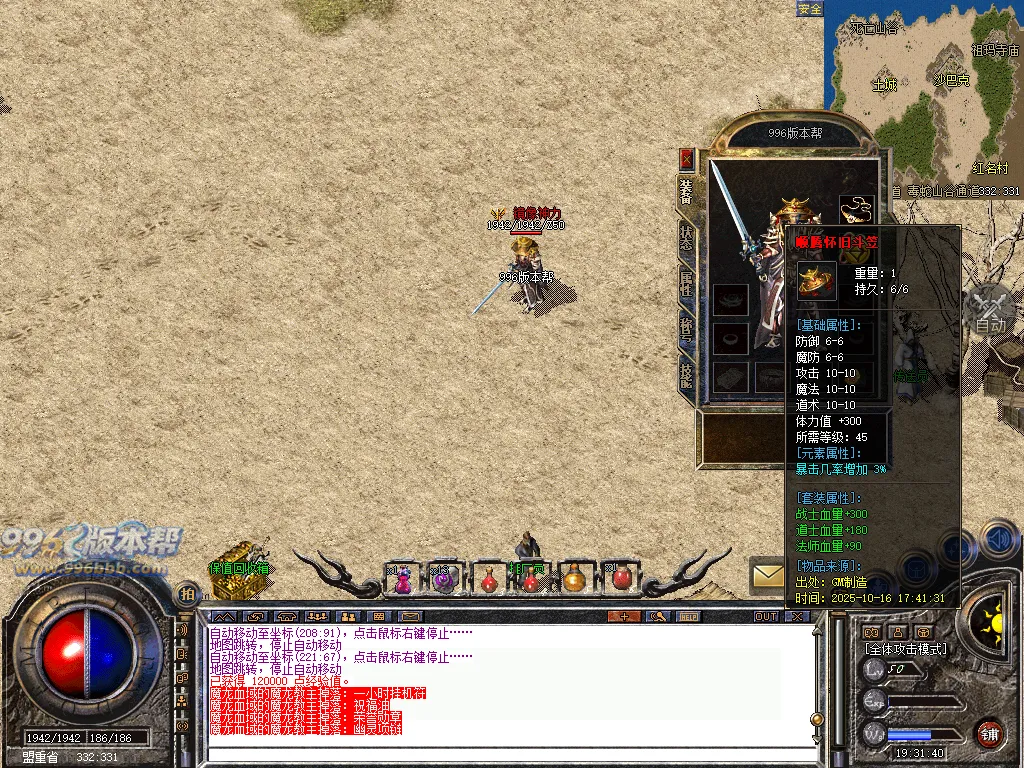Image resolution: width=1024 pixels, height=768 pixels.
Task: Open the 铺 shop button
Action: tap(990, 733)
